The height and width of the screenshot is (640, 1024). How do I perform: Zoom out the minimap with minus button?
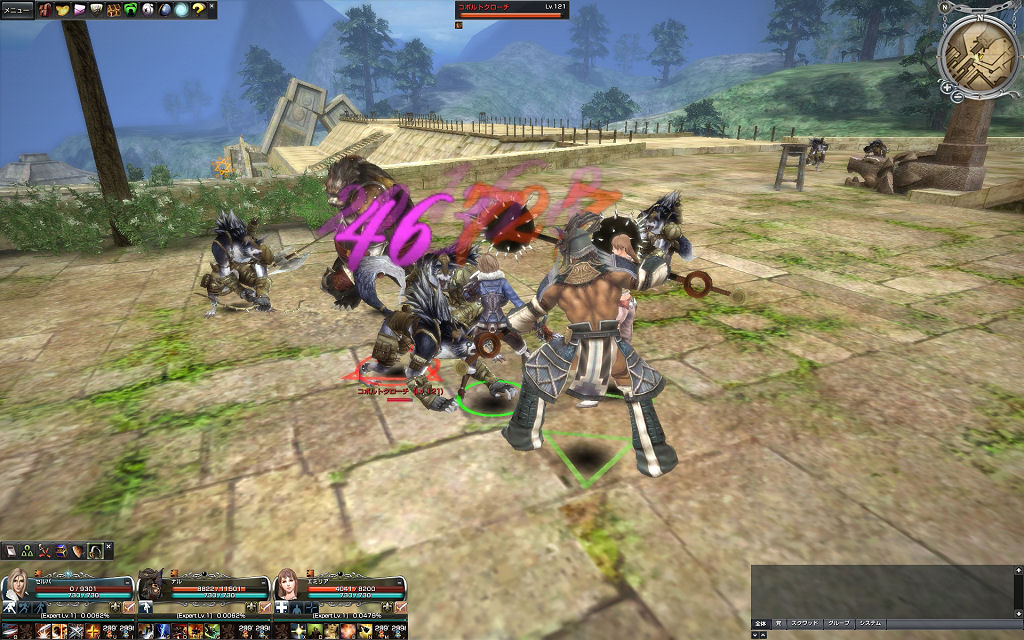pyautogui.click(x=957, y=97)
